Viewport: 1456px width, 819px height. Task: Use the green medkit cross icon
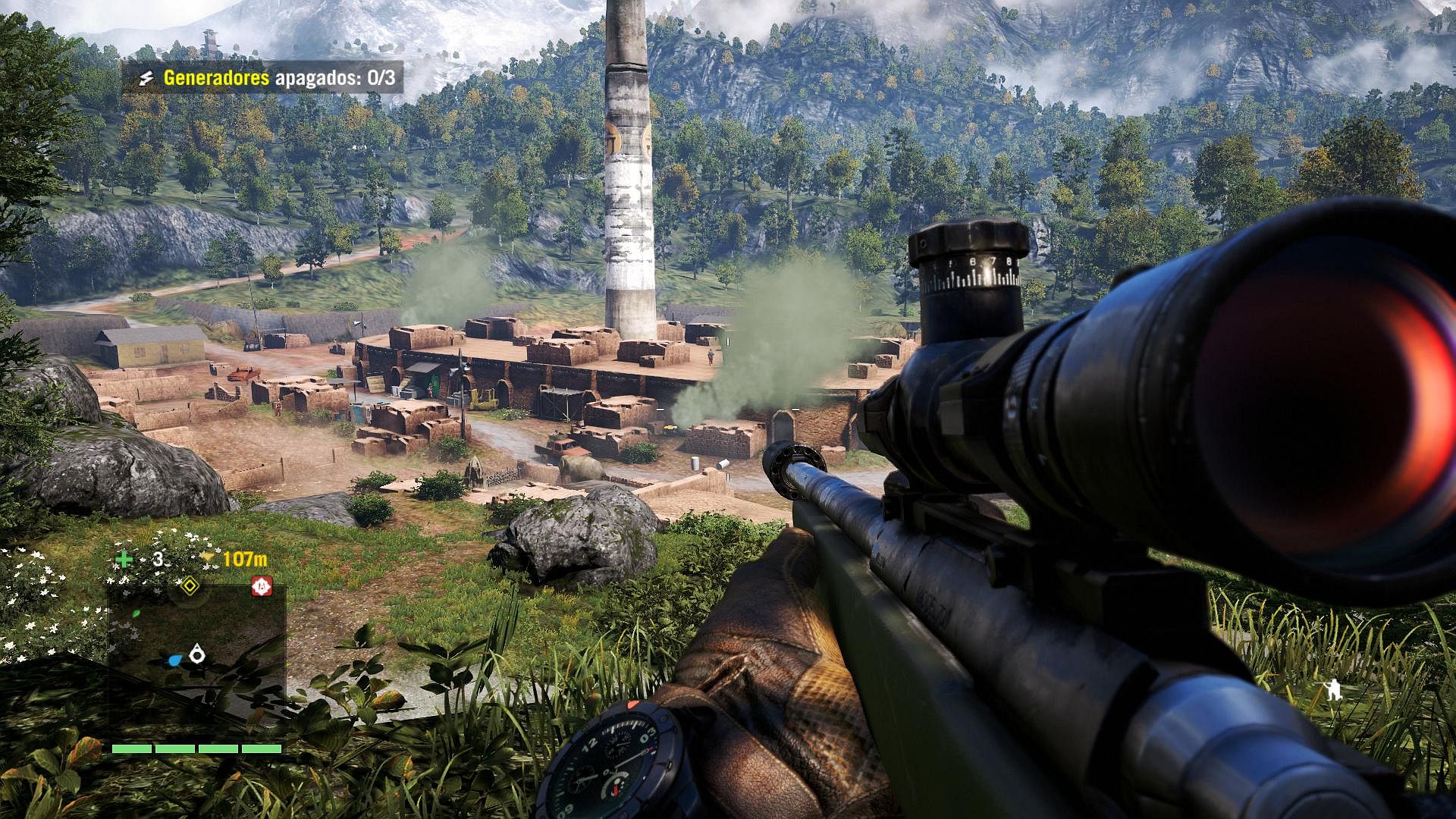pyautogui.click(x=124, y=560)
